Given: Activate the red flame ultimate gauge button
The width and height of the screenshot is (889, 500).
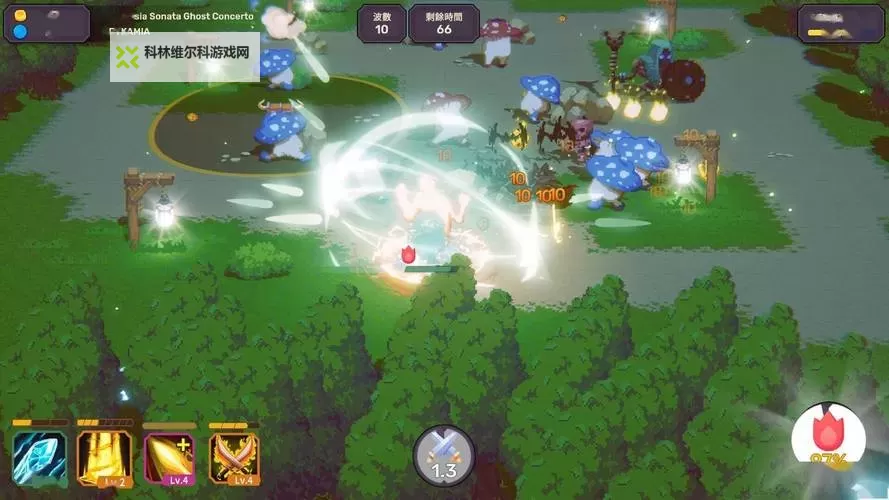Looking at the screenshot, I should (828, 439).
